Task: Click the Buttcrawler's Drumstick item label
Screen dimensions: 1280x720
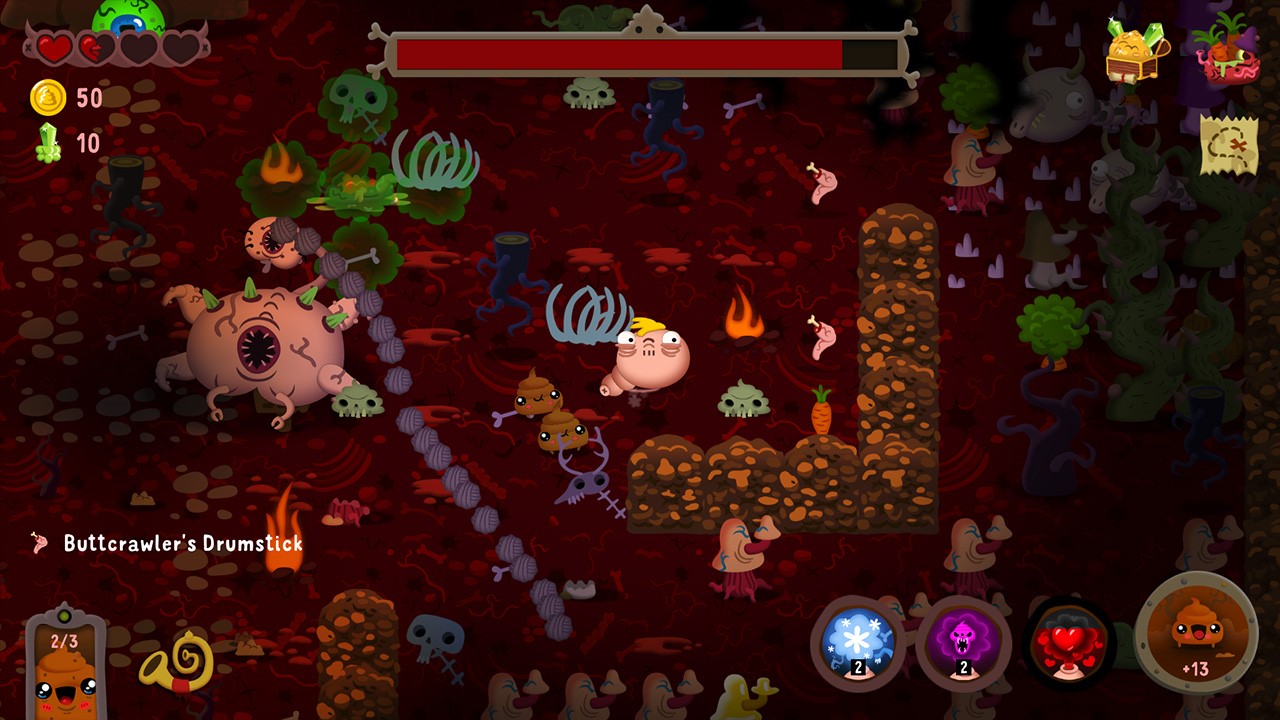Action: [x=182, y=543]
